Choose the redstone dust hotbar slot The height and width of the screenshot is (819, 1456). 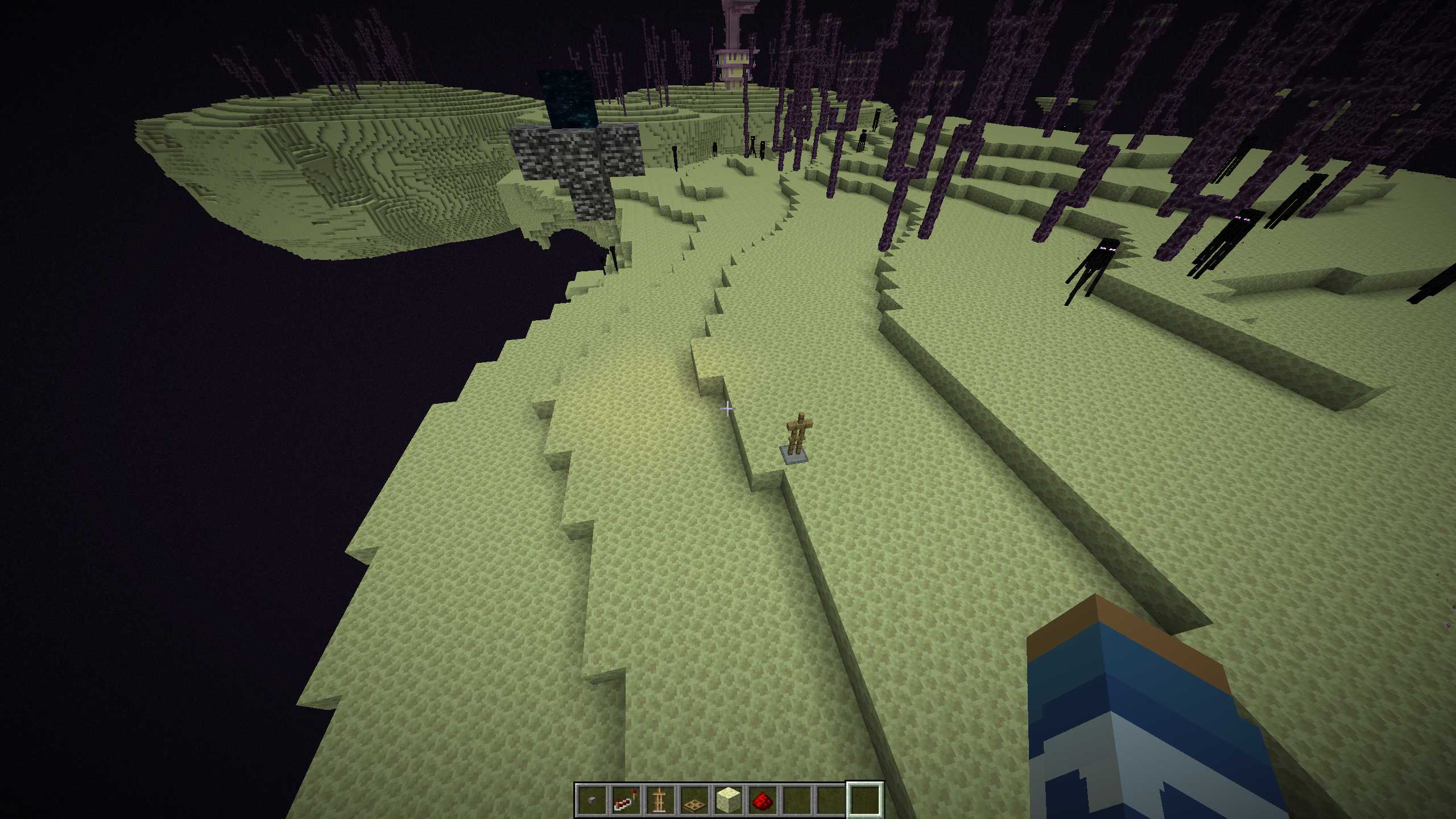(762, 799)
